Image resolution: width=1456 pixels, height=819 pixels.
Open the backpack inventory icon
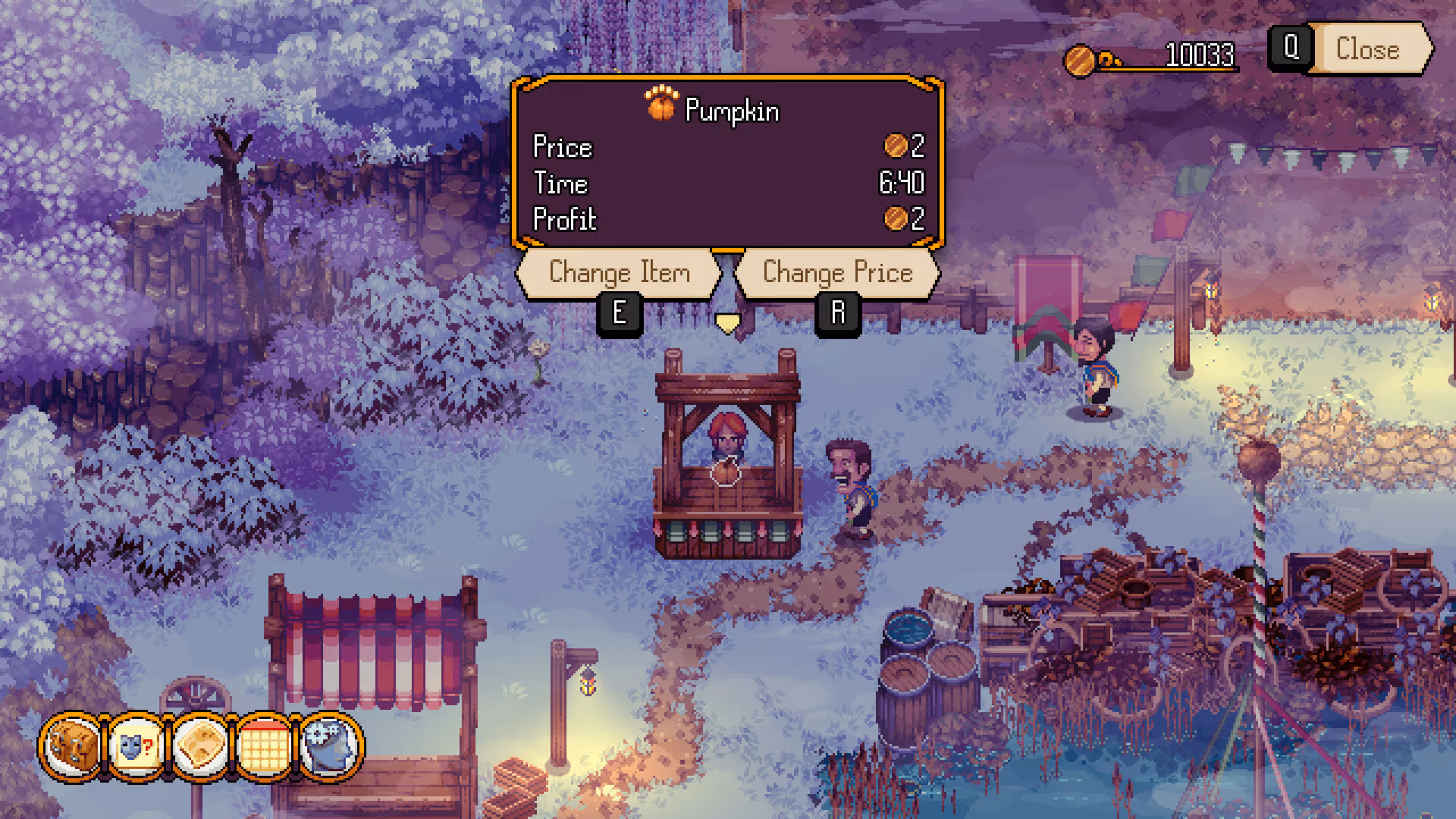coord(72,746)
